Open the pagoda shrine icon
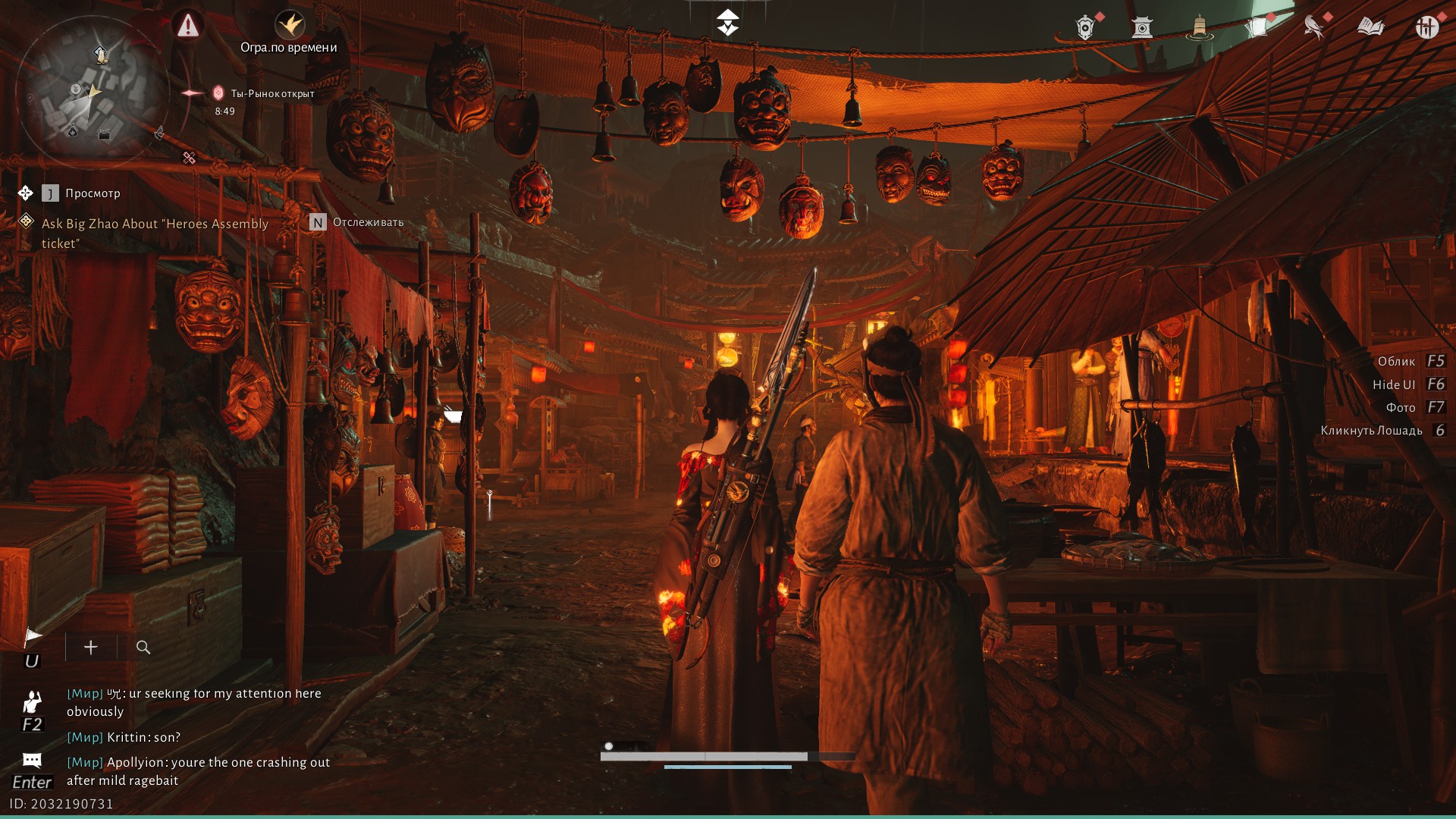Screen dimensions: 1456x819 (x=1141, y=28)
